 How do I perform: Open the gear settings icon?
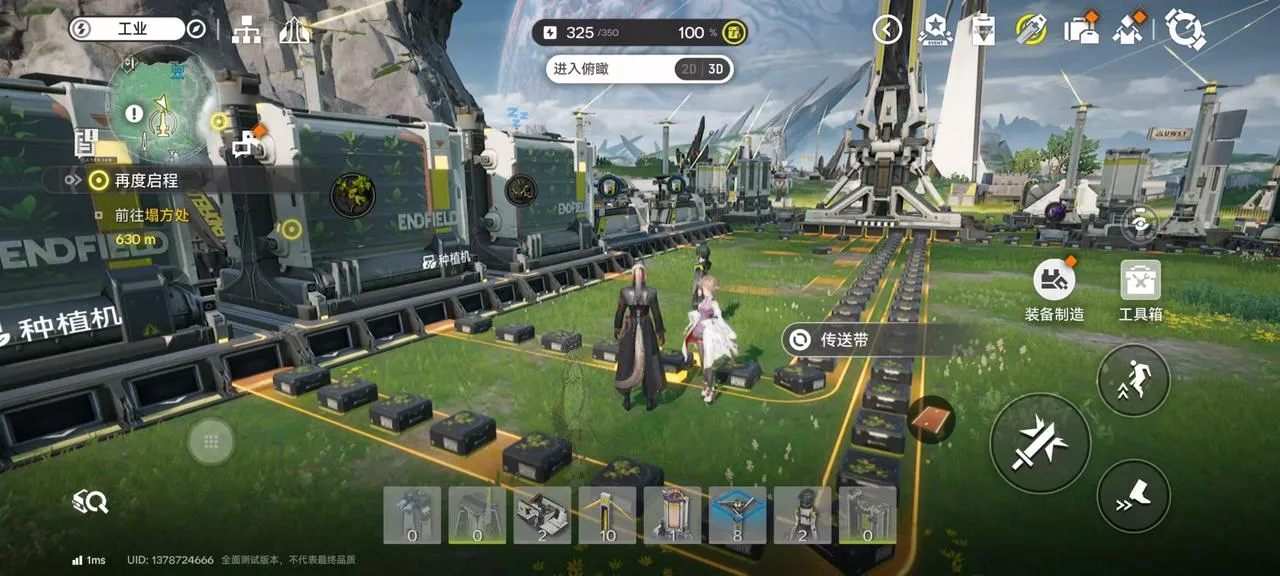pyautogui.click(x=1185, y=30)
